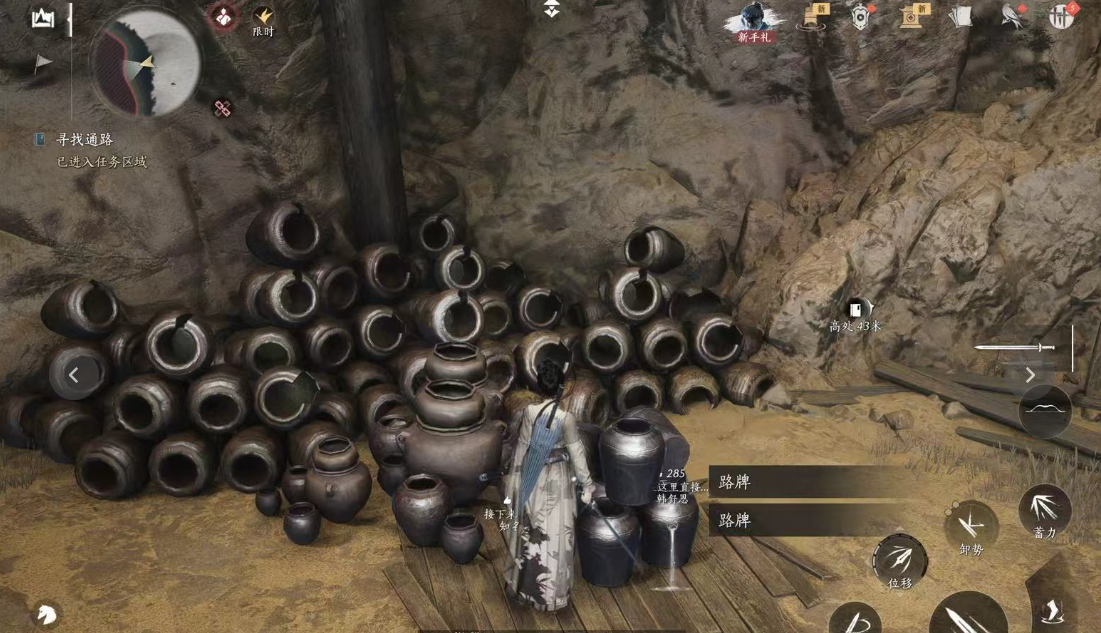Open the bird messenger icon
Viewport: 1101px width, 633px height.
(1013, 16)
